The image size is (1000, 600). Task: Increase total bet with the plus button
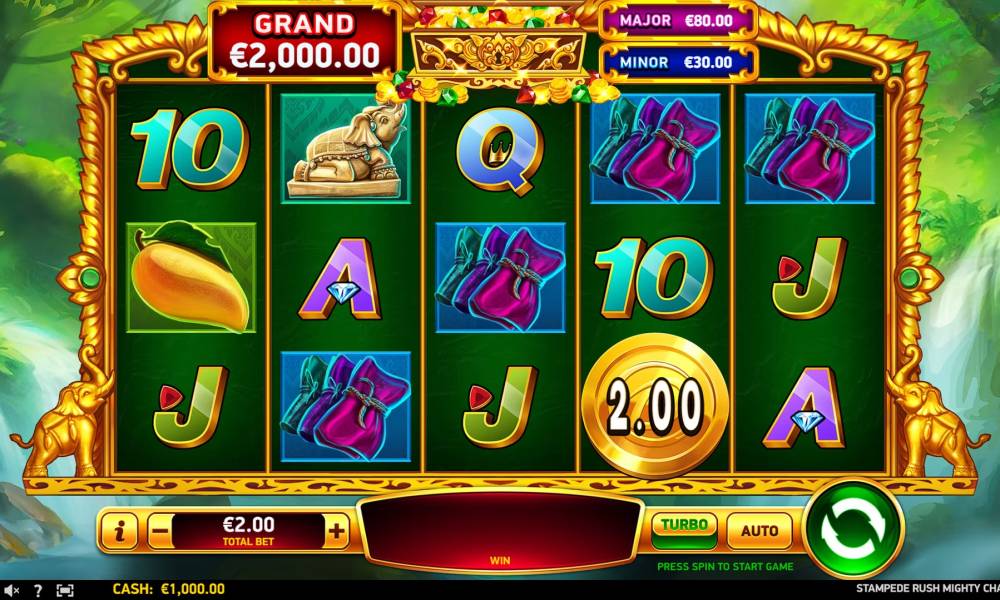point(337,532)
